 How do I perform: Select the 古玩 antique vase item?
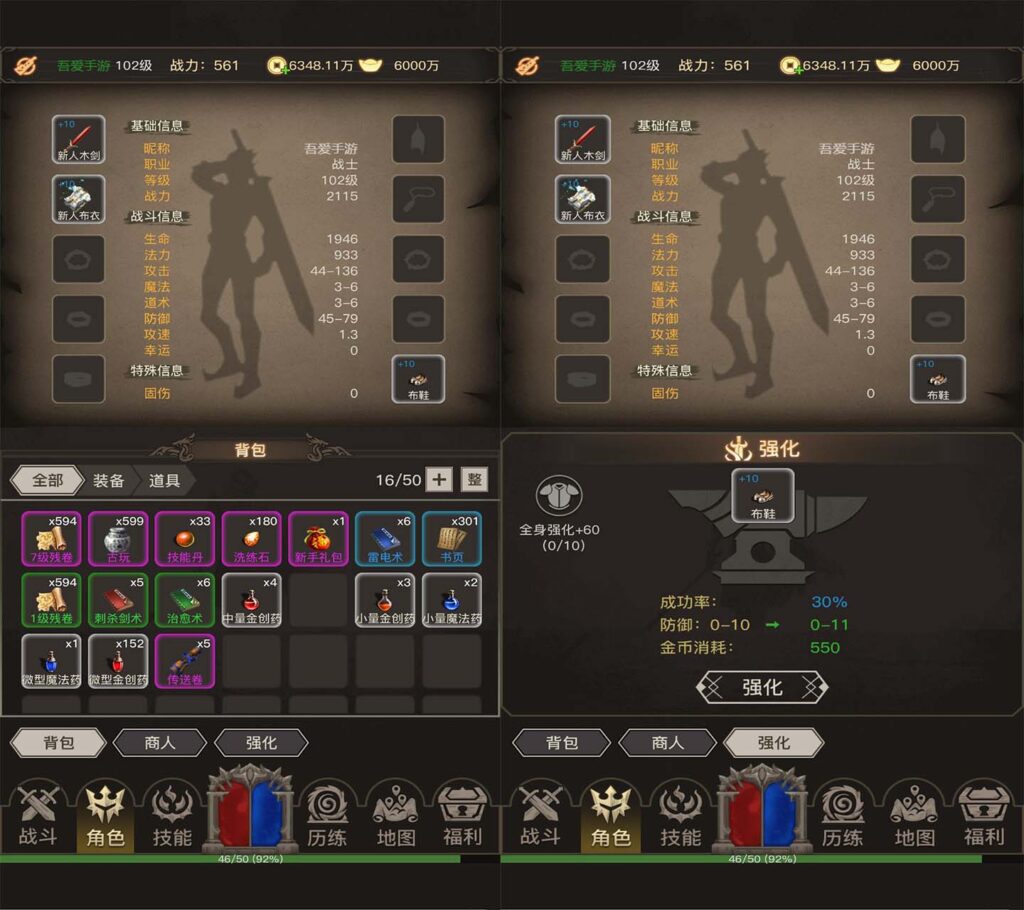[x=118, y=539]
